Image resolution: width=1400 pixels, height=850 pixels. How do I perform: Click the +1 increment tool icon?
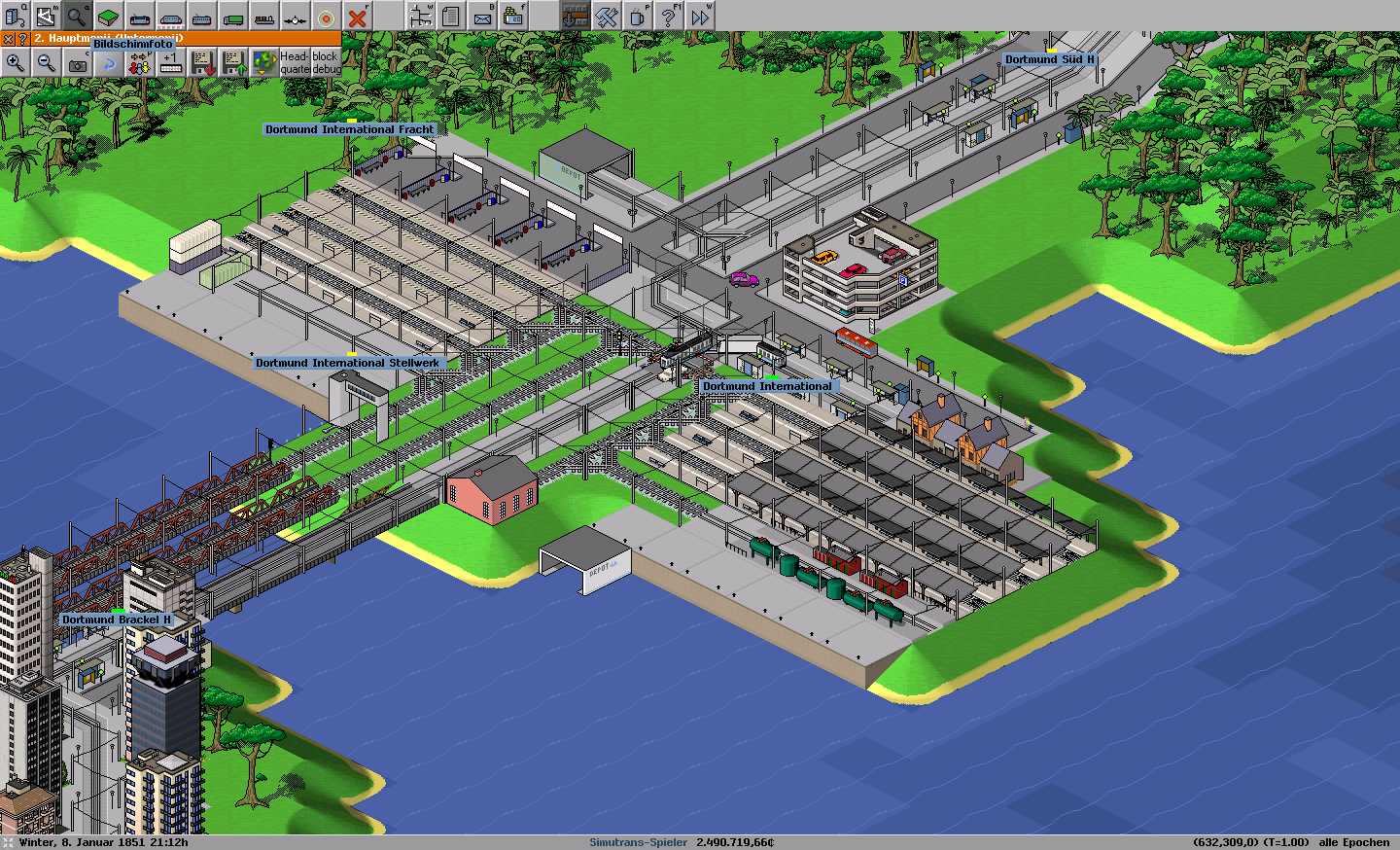click(171, 63)
